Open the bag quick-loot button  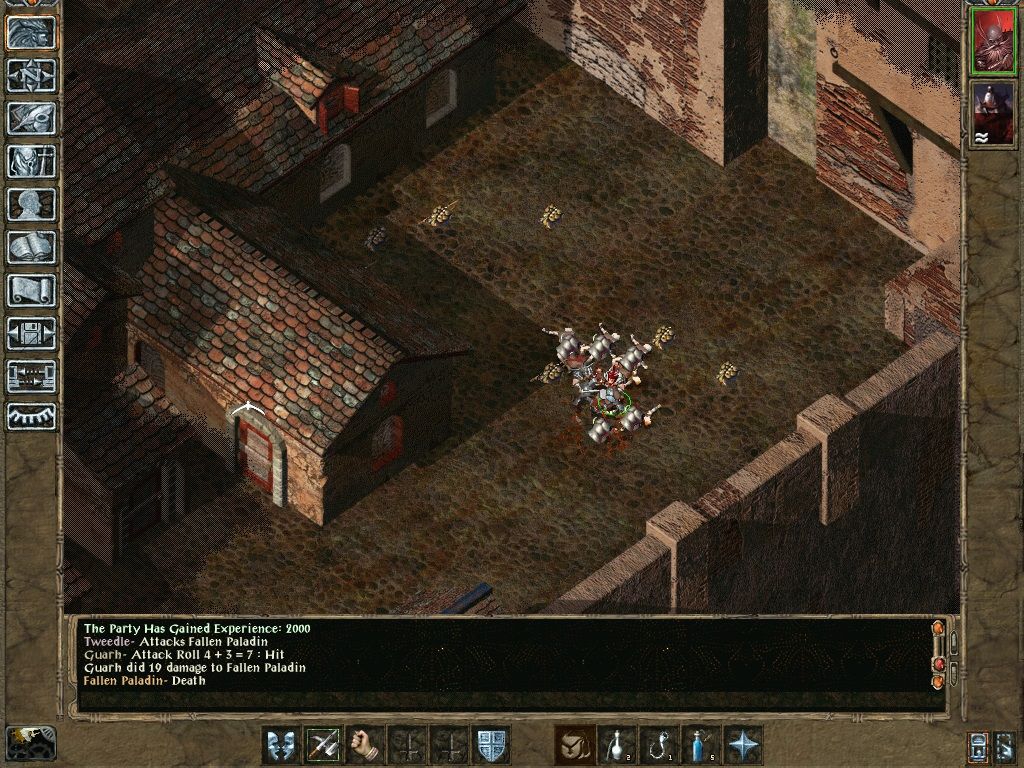pyautogui.click(x=574, y=745)
